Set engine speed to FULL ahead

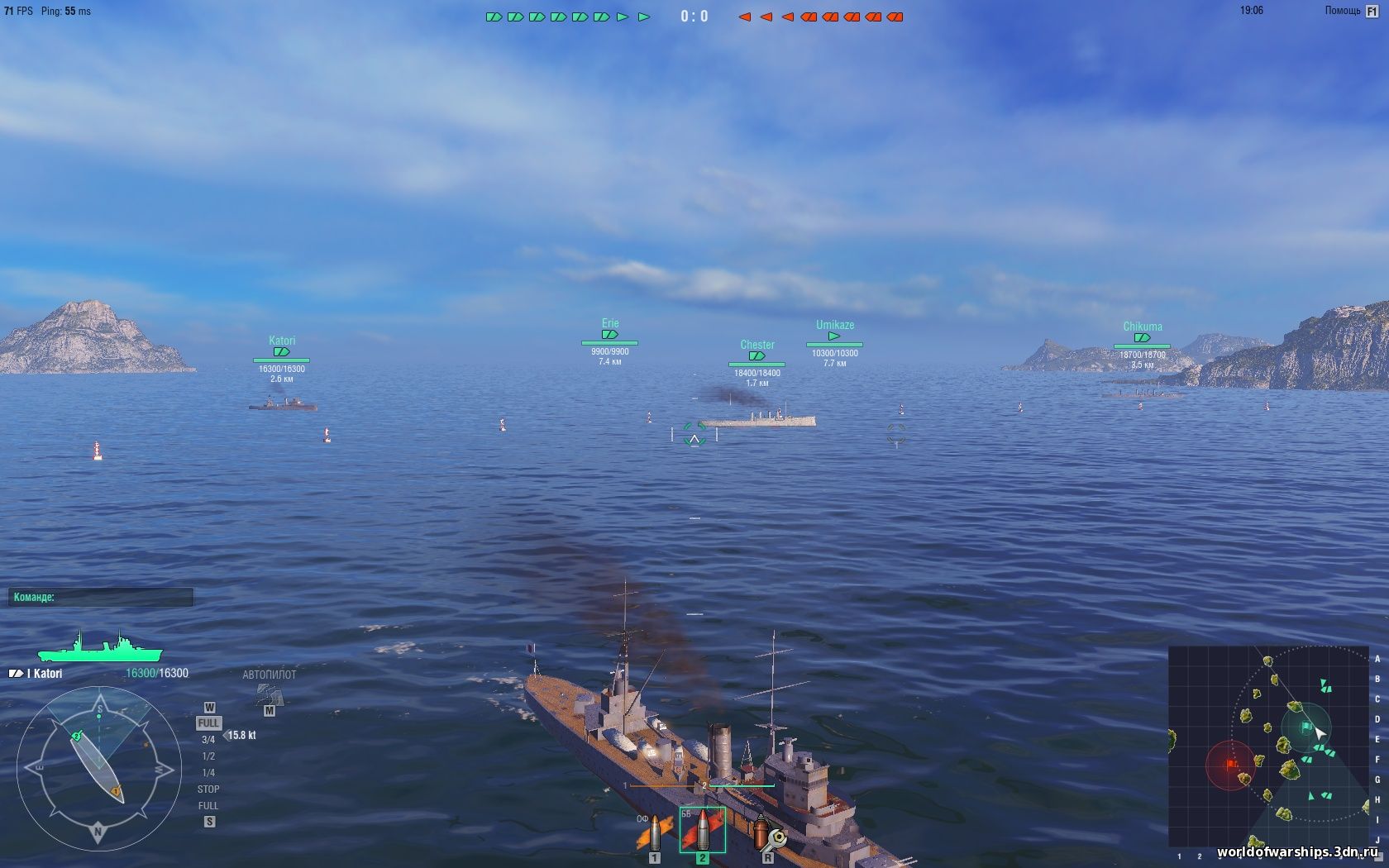coord(208,721)
